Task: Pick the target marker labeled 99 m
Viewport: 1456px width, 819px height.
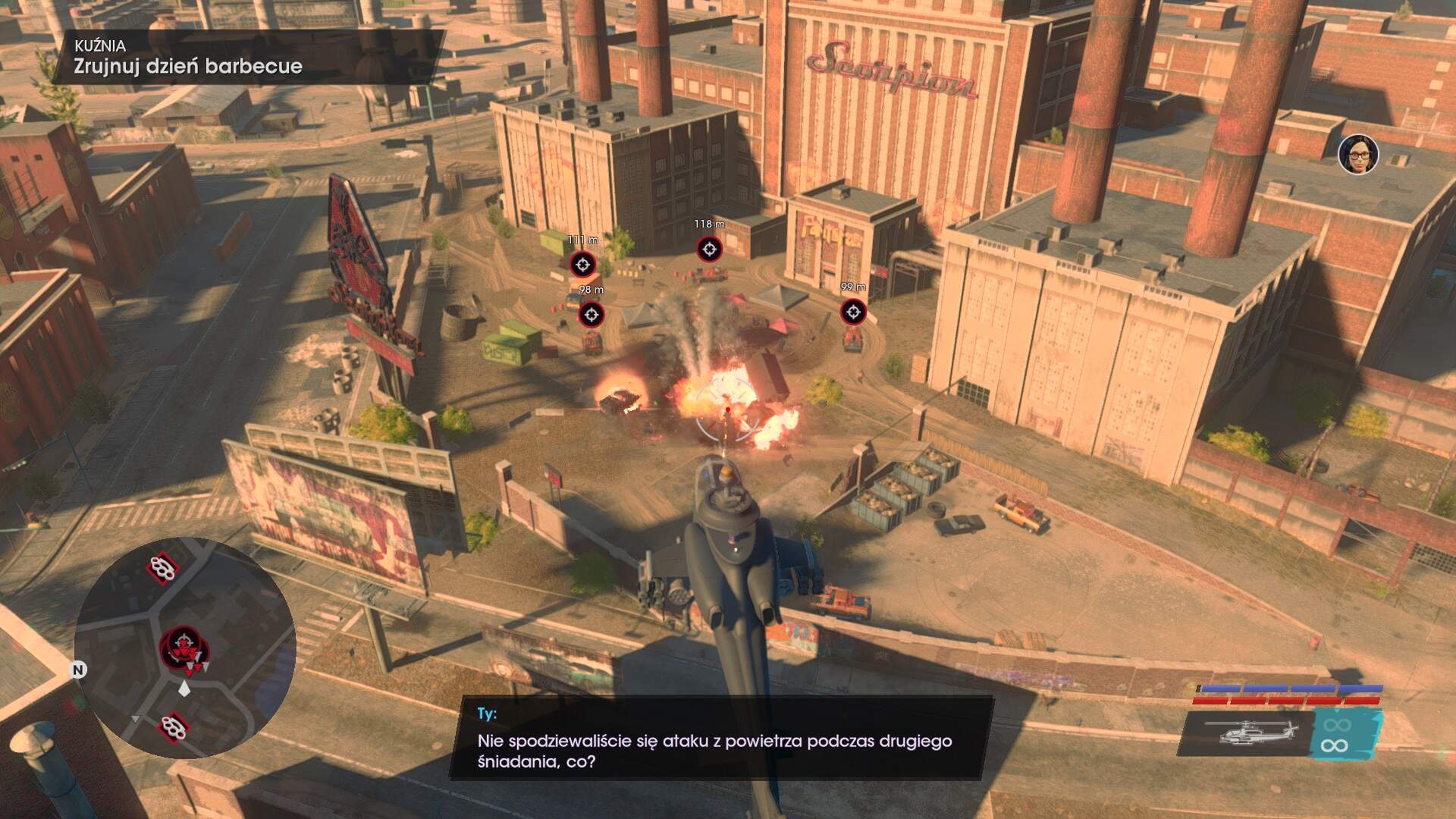Action: [x=853, y=311]
